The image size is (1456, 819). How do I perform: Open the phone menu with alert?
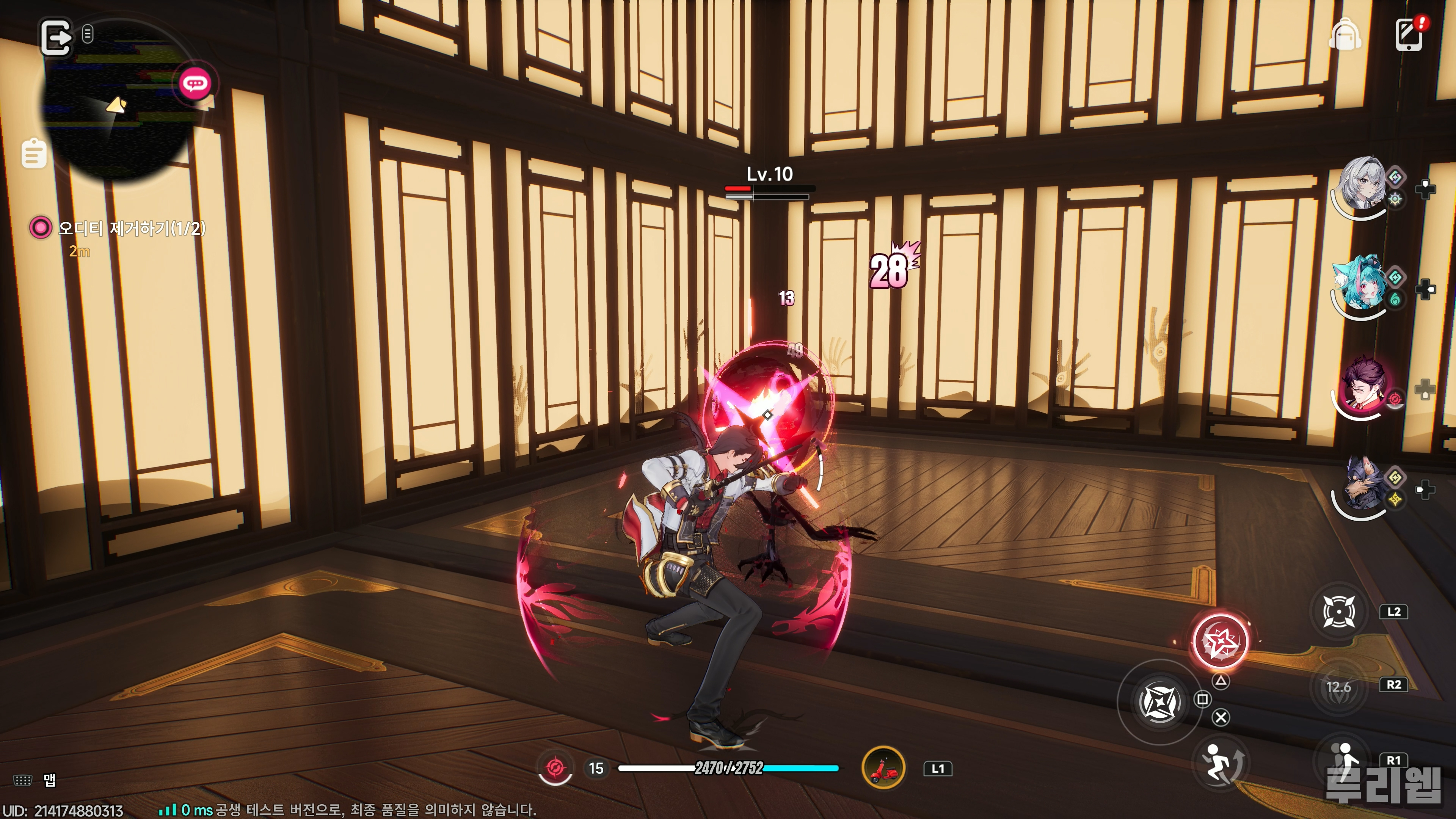pos(1409,35)
